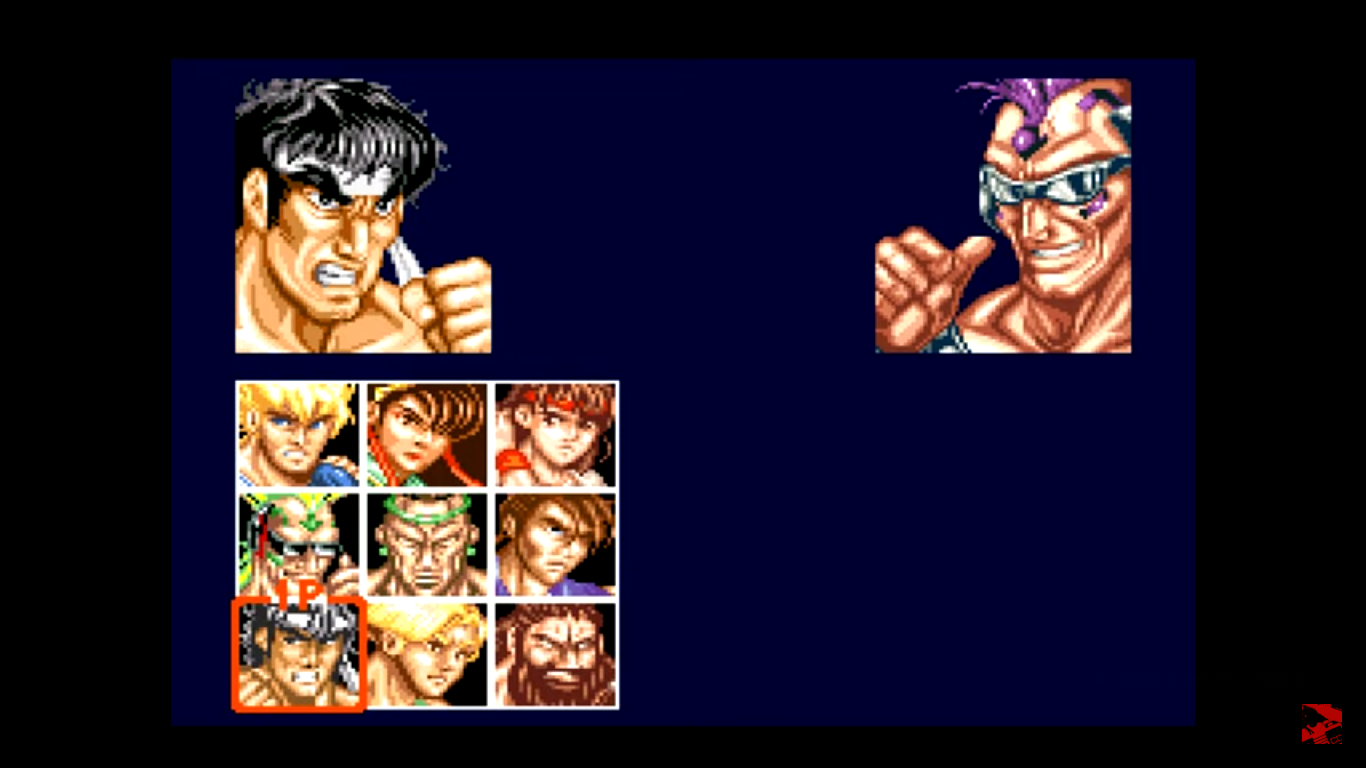
Task: Click the black letterbox border around the game screen
Action: (x=85, y=384)
